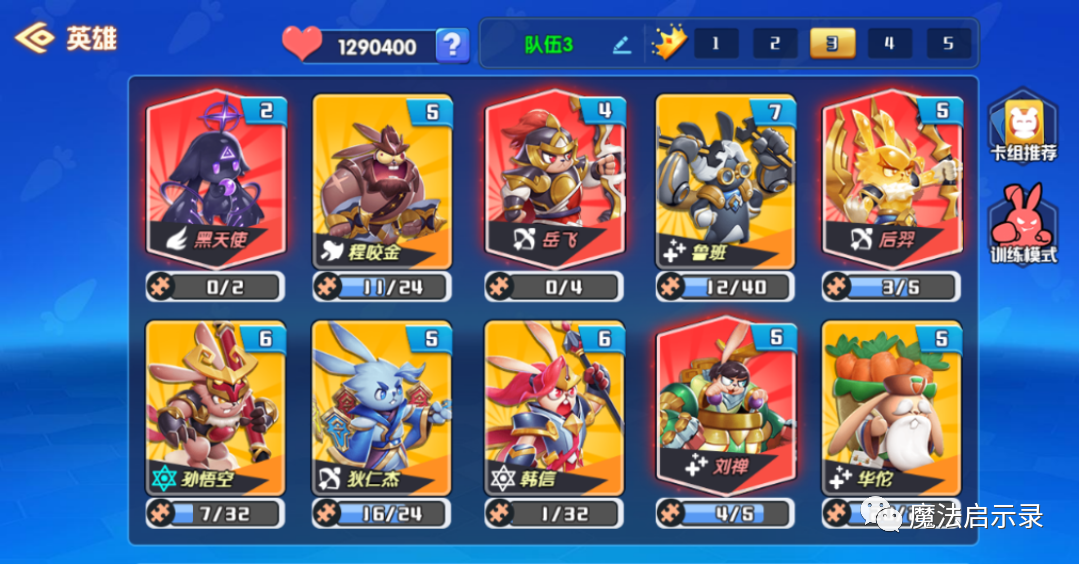The width and height of the screenshot is (1080, 565).
Task: Switch to team slot 5
Action: point(948,44)
